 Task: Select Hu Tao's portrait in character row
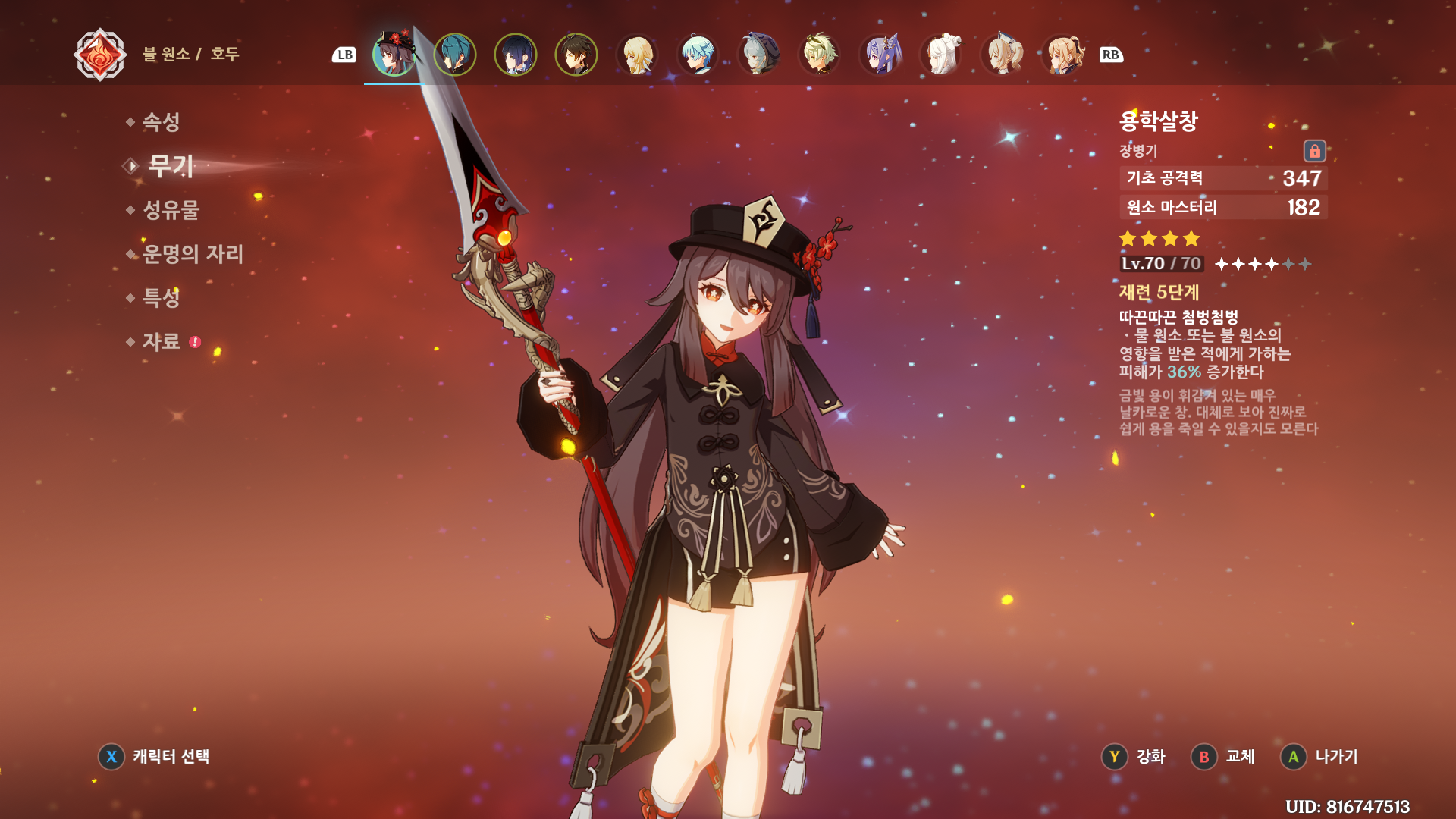click(394, 55)
